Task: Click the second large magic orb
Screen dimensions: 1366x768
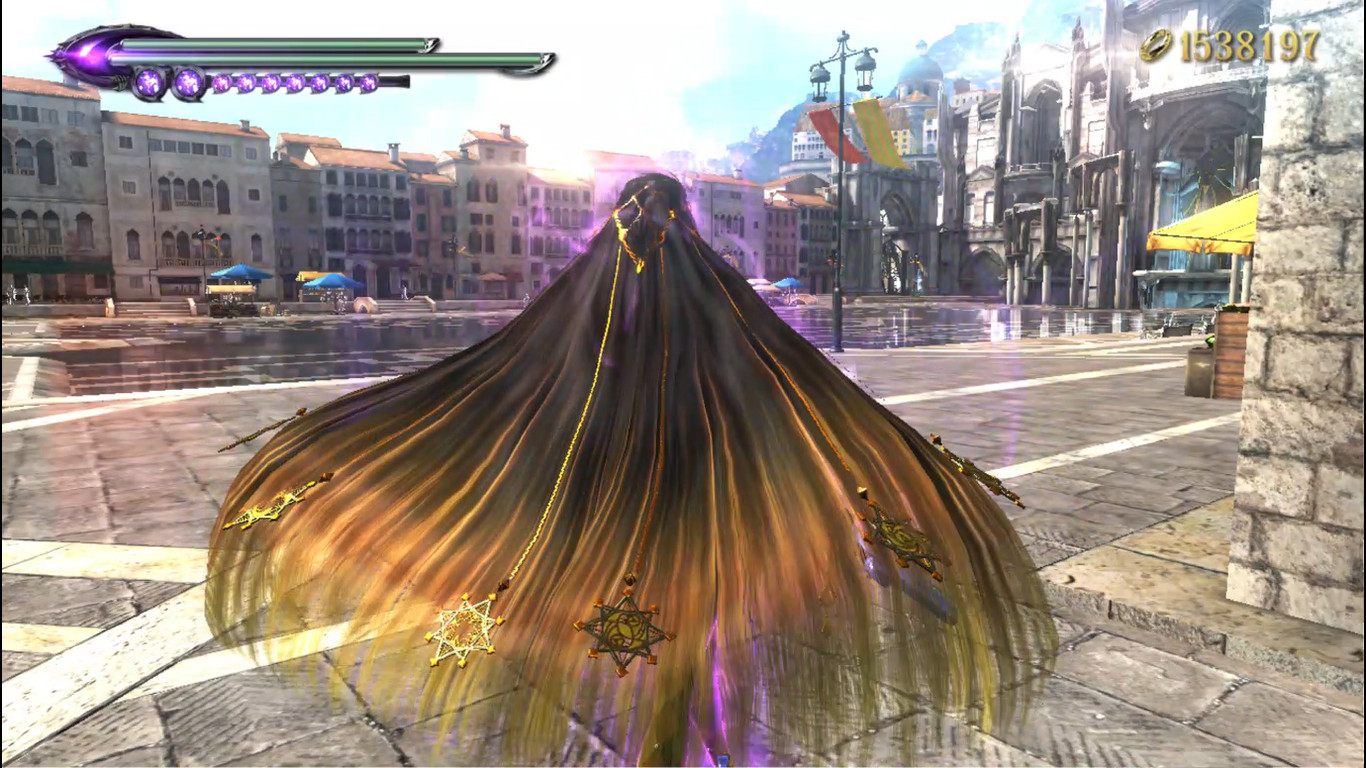Action: [x=188, y=81]
